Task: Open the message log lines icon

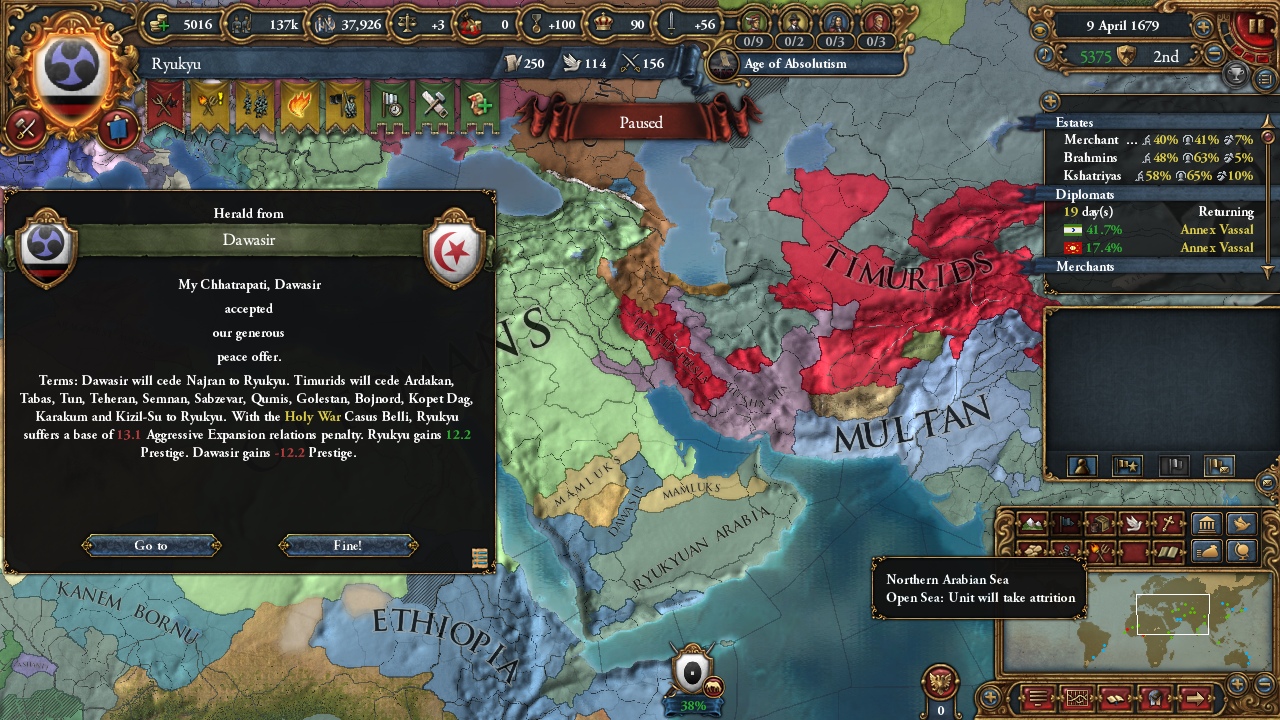Action: [x=1037, y=697]
